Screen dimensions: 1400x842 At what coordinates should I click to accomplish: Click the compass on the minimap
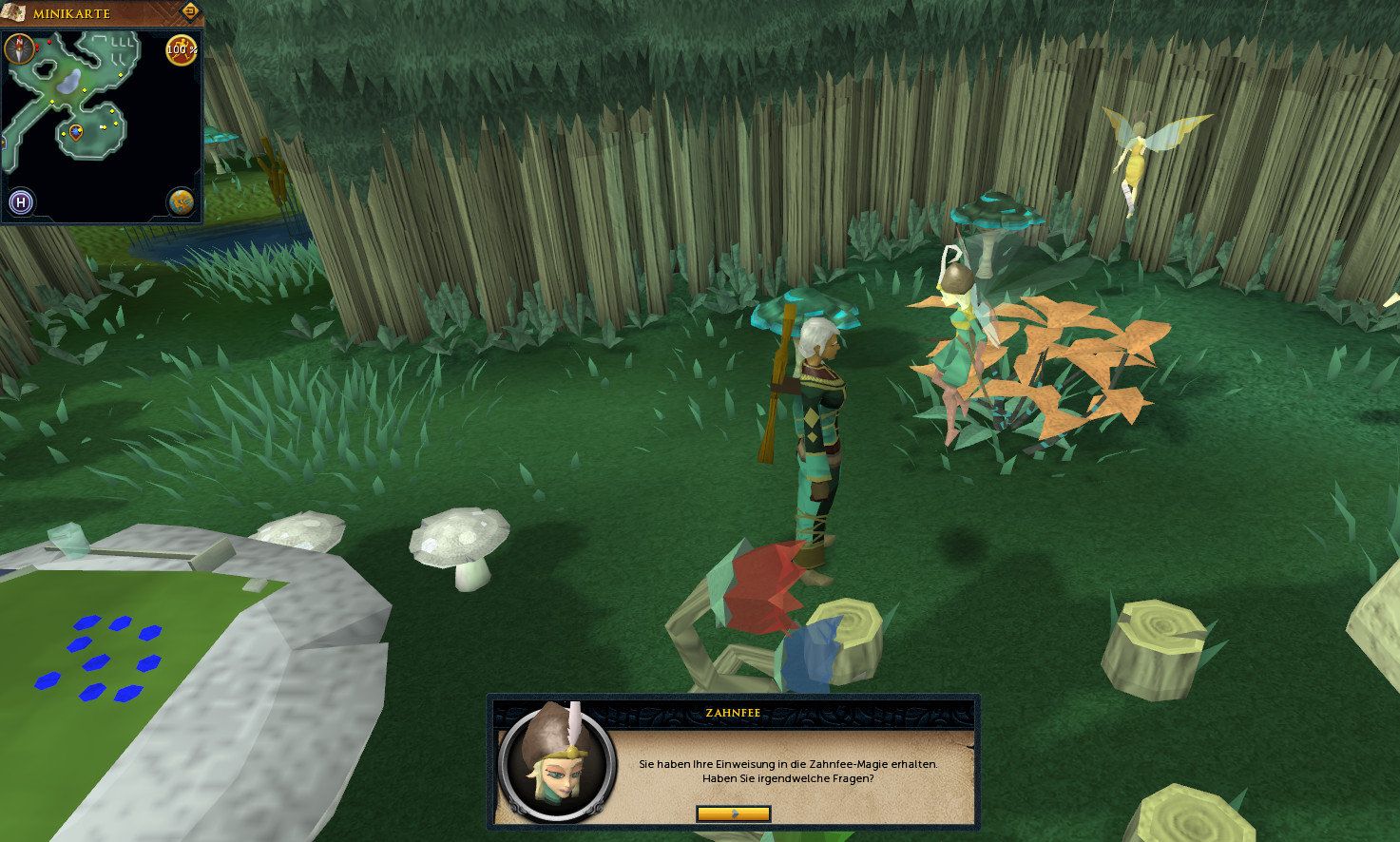pos(20,48)
